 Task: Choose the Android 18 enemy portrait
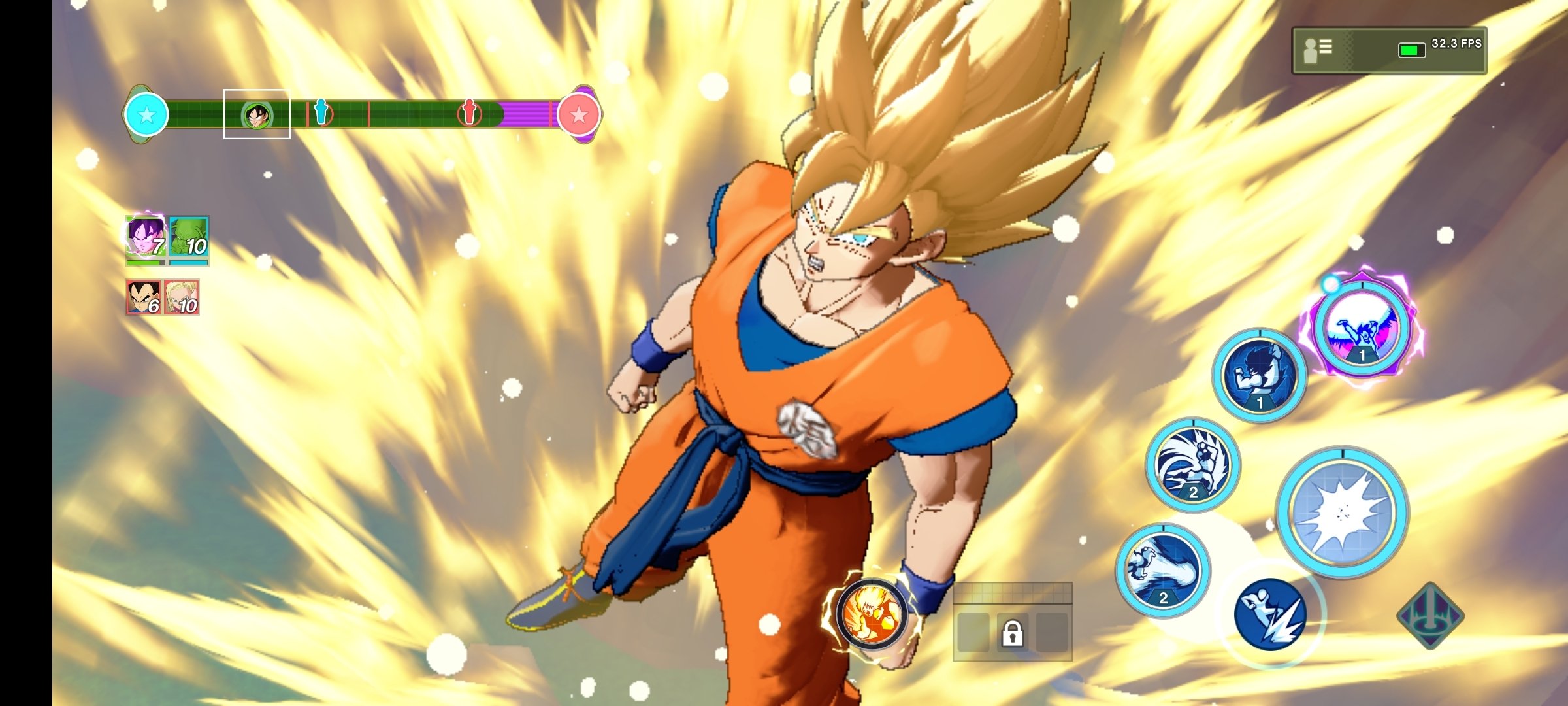point(182,297)
